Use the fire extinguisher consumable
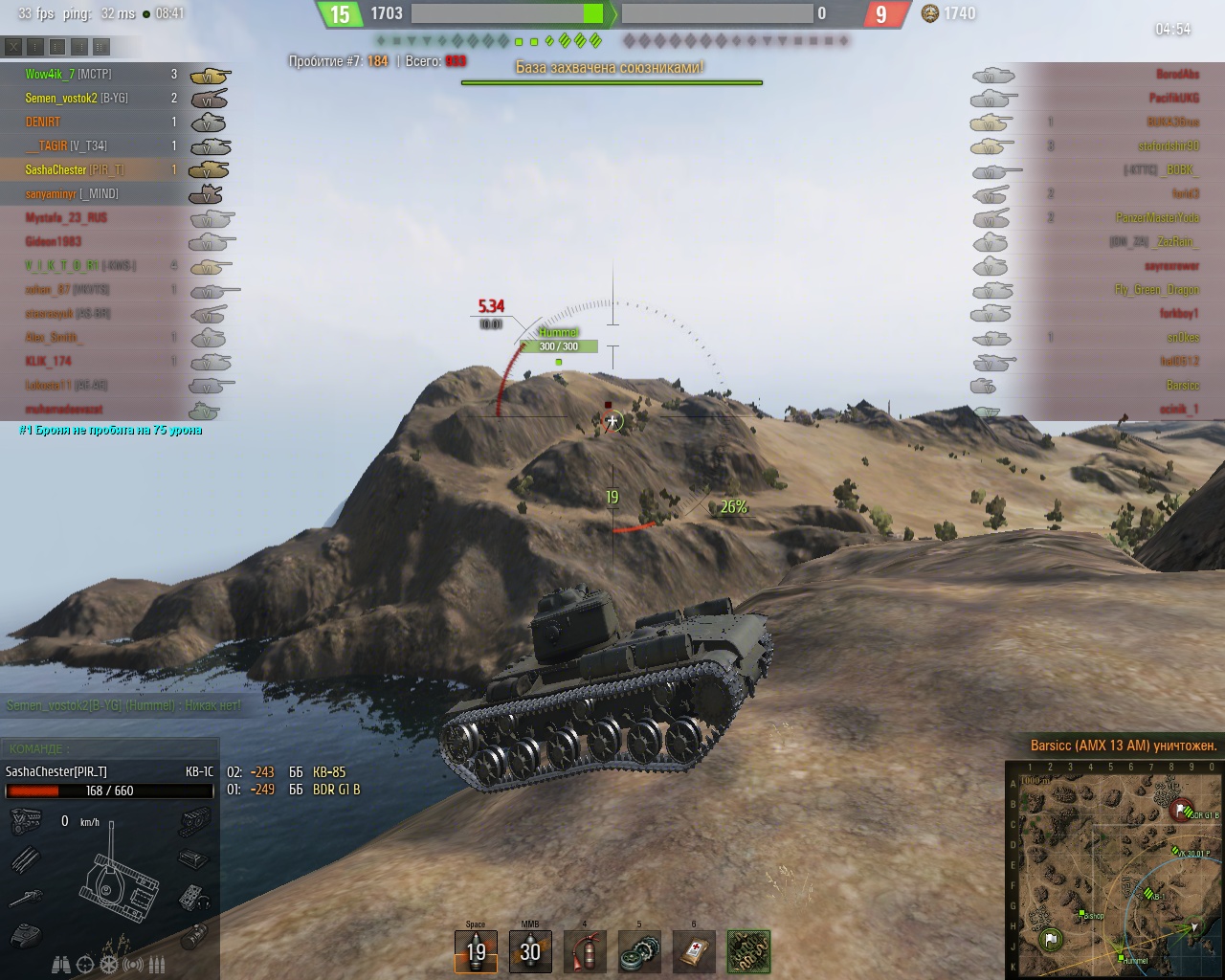The image size is (1225, 980). (585, 950)
